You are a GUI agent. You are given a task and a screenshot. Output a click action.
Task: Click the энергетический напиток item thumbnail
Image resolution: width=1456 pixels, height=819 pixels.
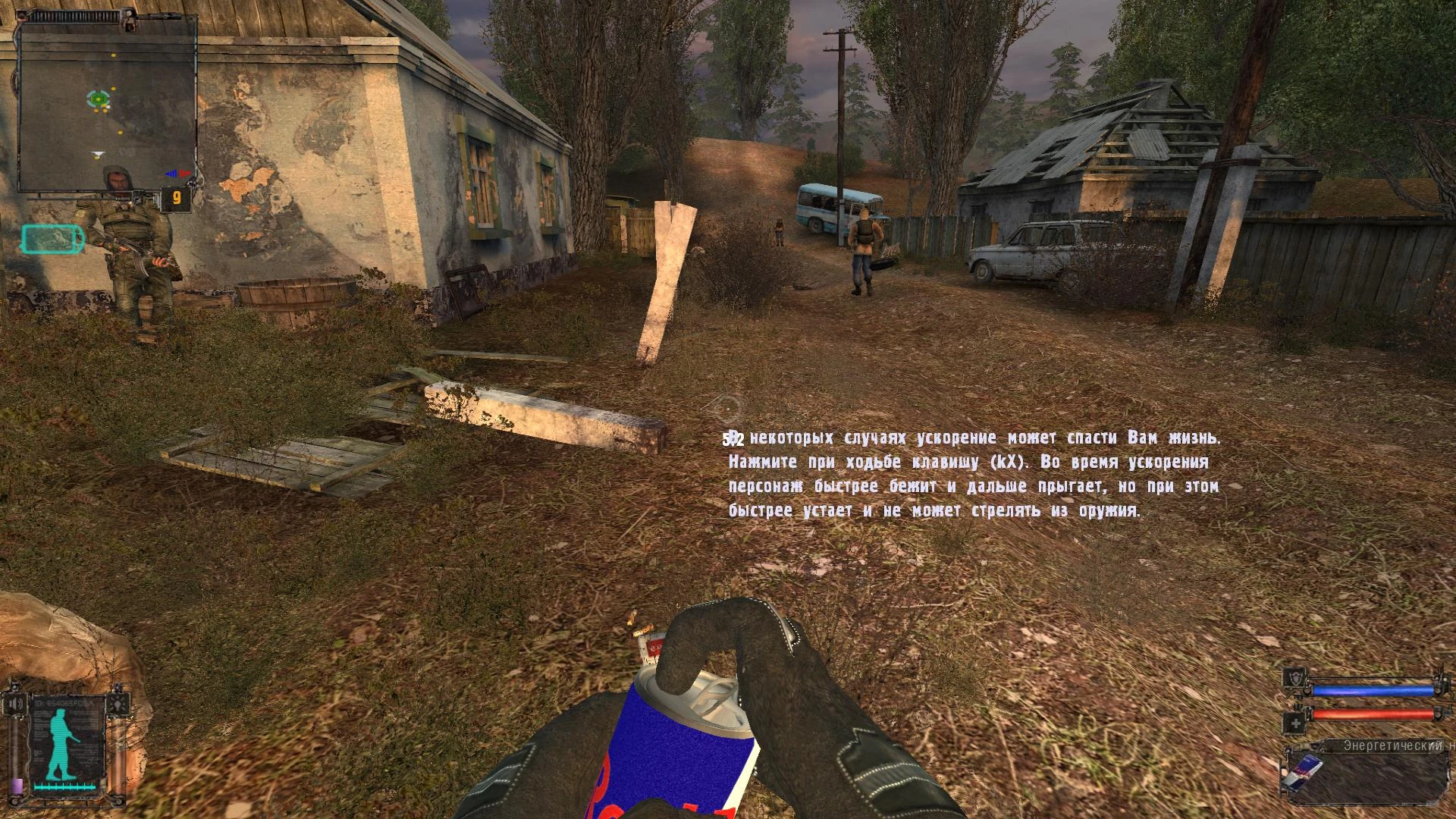pyautogui.click(x=1304, y=773)
